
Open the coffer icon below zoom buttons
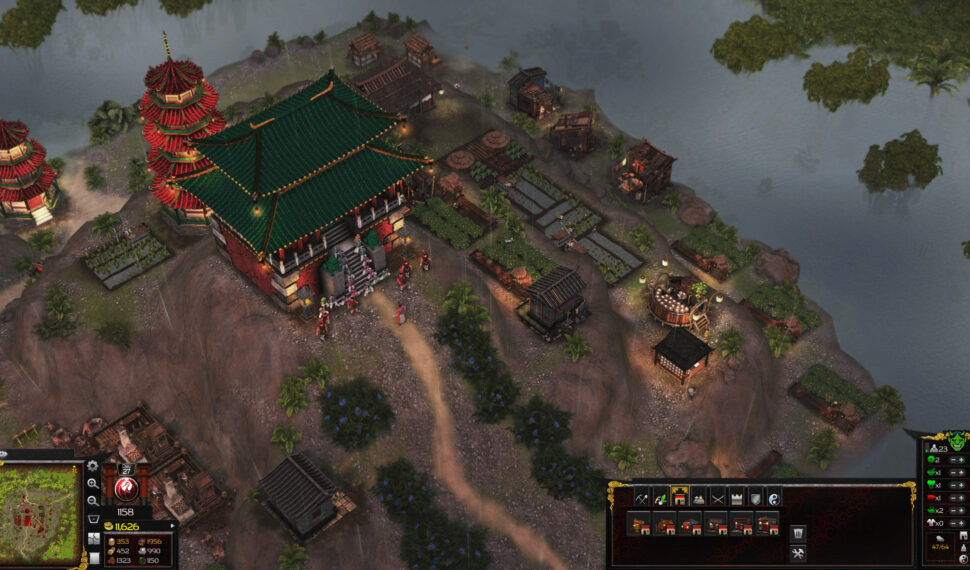click(93, 520)
